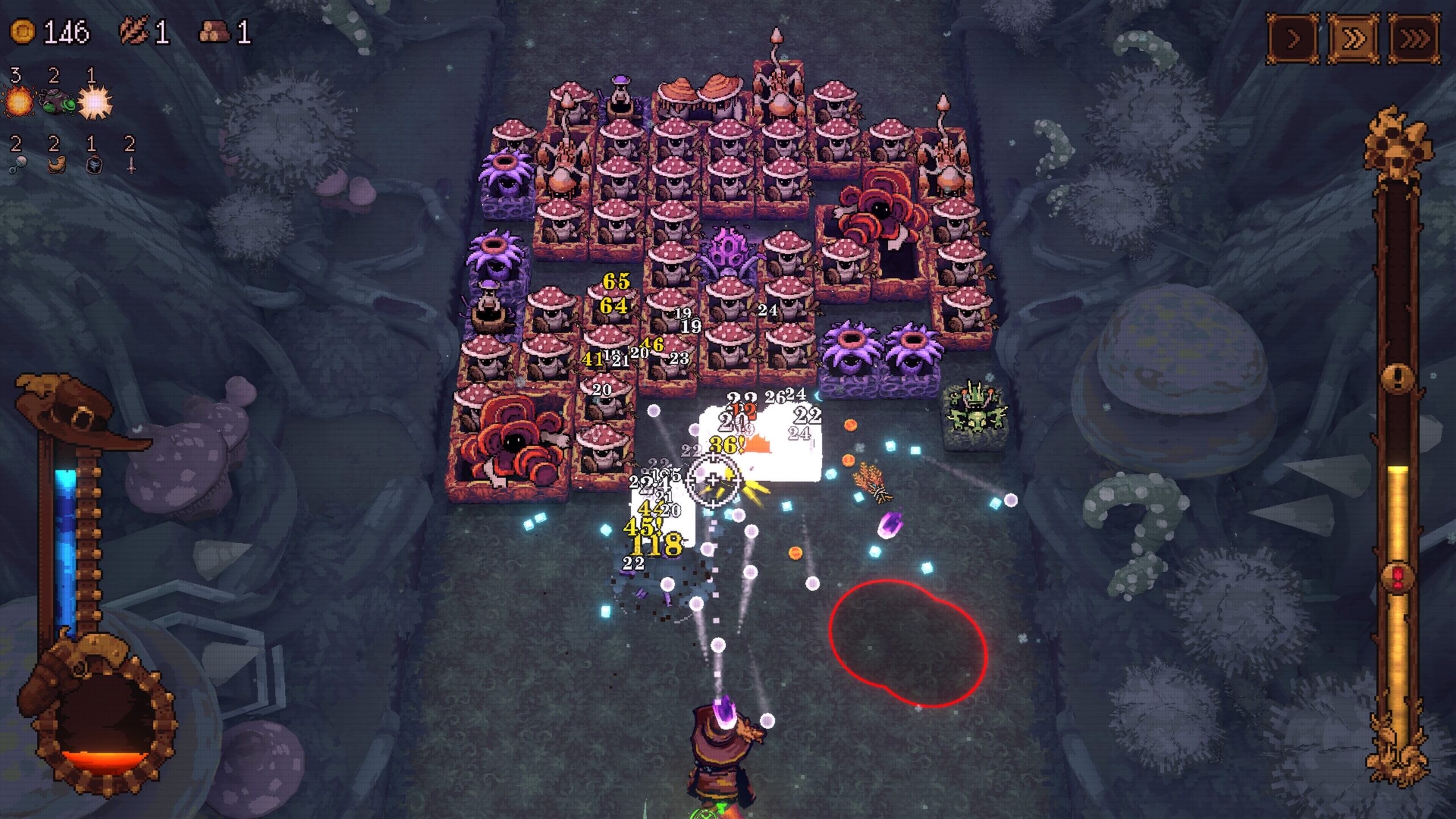
Task: Set game speed to normal single arrow
Action: (1293, 39)
